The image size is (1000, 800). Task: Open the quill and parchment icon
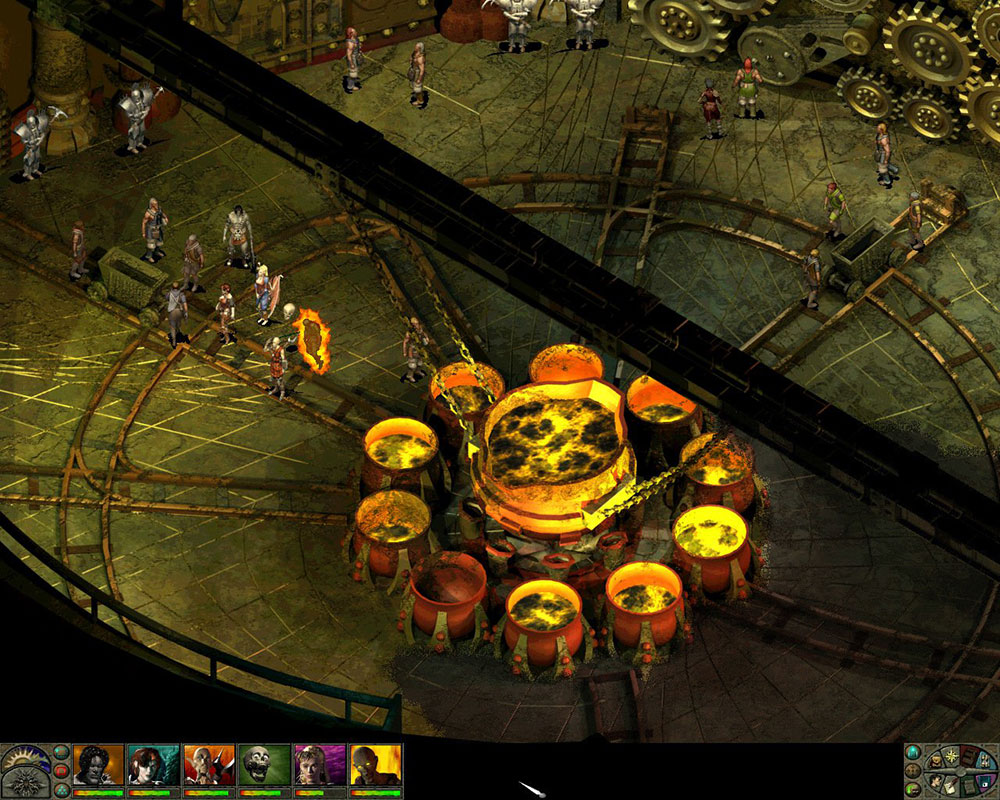point(950,788)
